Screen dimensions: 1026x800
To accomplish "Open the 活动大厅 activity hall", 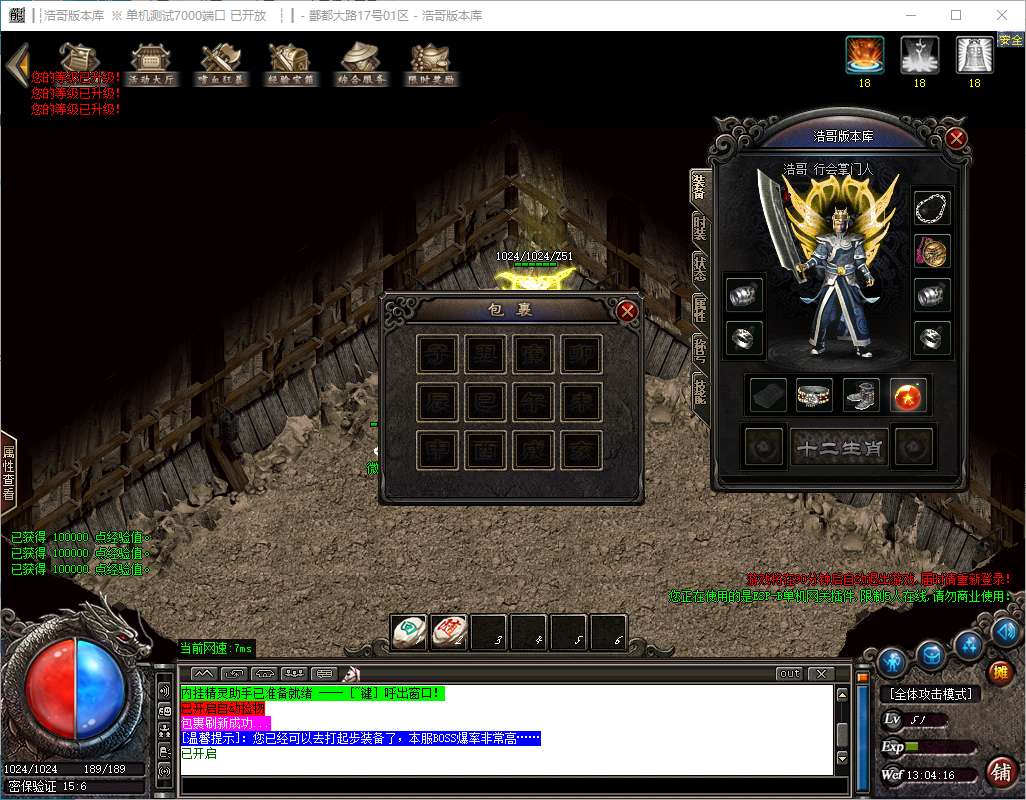I will 151,64.
